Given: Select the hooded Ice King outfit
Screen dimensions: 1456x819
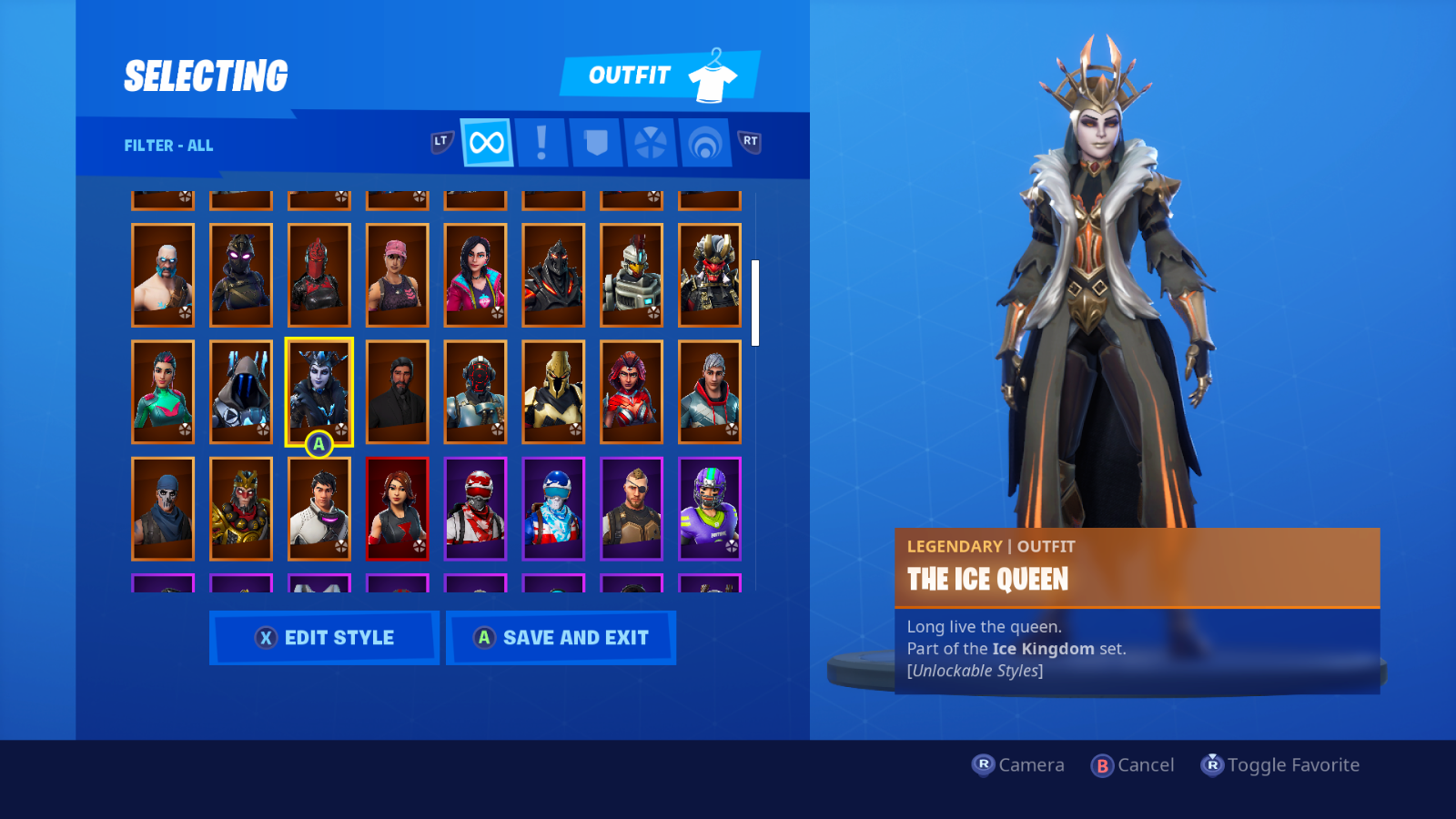Looking at the screenshot, I should point(241,392).
